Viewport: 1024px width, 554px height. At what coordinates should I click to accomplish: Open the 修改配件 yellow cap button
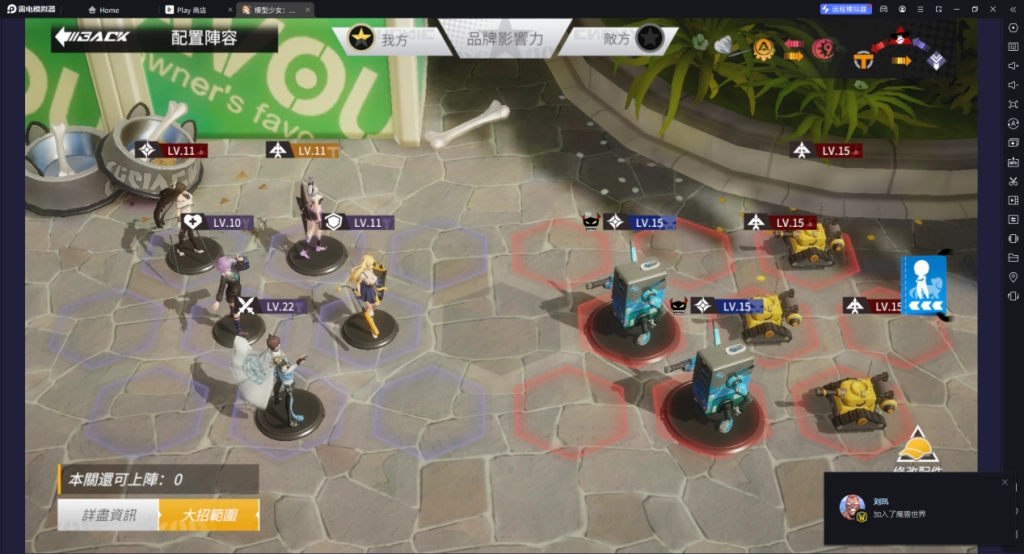click(916, 448)
